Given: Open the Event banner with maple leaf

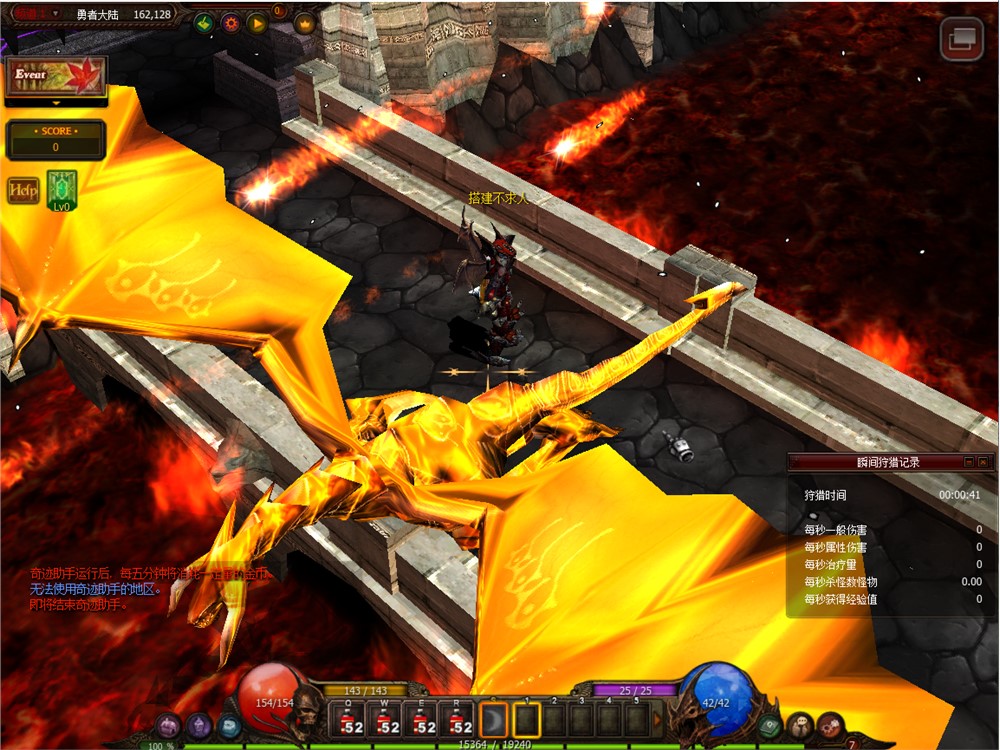Looking at the screenshot, I should pyautogui.click(x=56, y=77).
